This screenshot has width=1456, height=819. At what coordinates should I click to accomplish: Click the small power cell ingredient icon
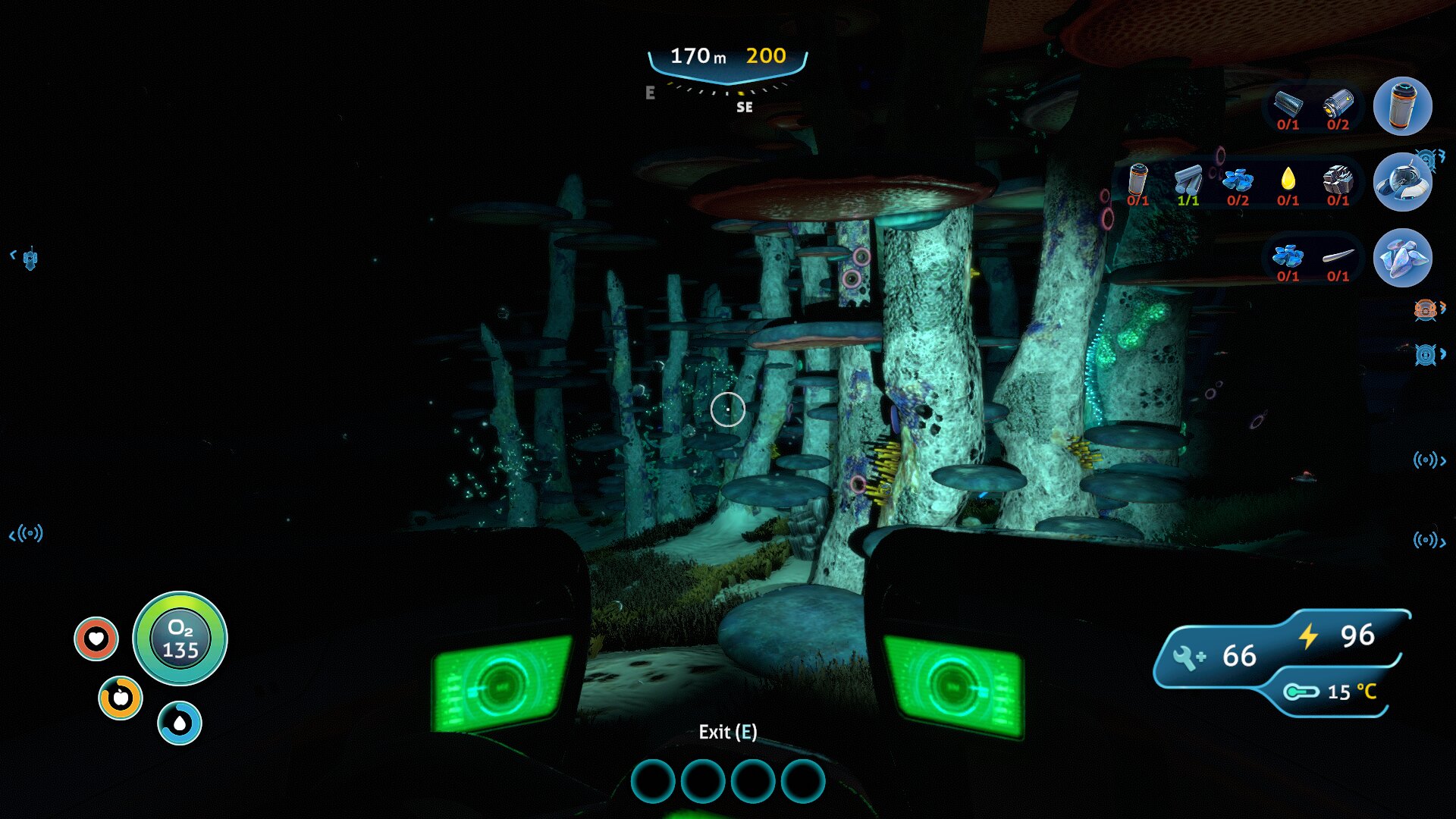coord(1137,180)
